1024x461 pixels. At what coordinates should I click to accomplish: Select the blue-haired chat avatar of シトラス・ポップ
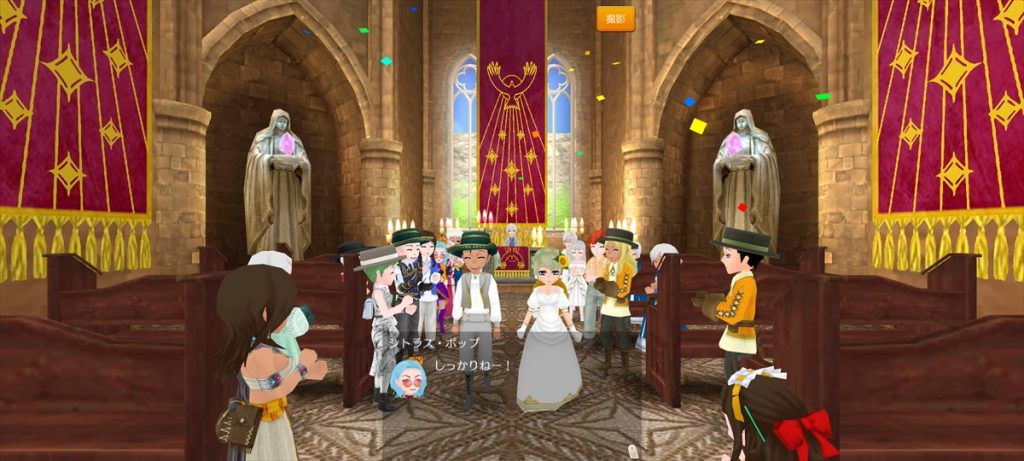click(x=408, y=378)
